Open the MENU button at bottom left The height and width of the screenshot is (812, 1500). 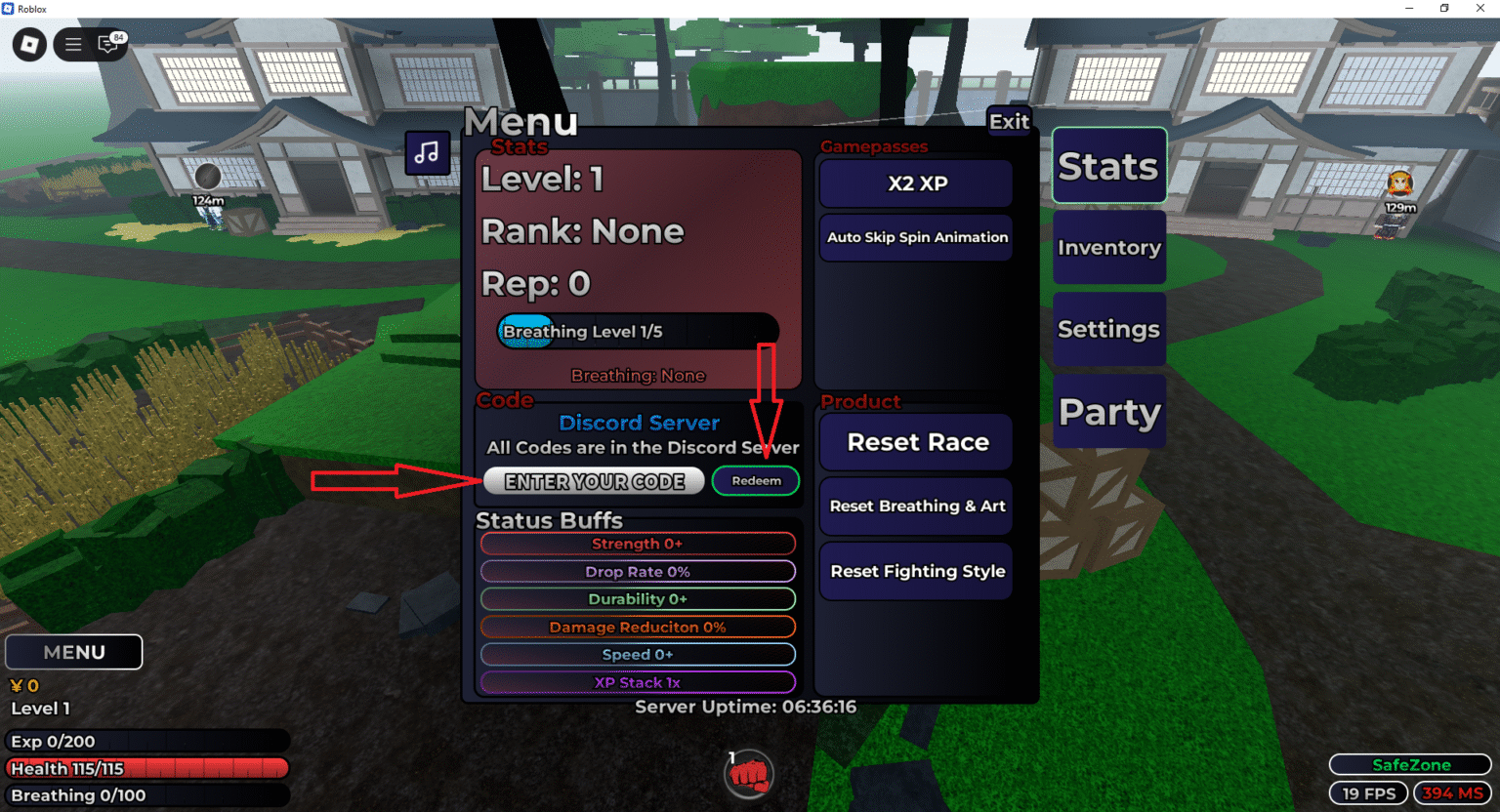click(x=73, y=651)
